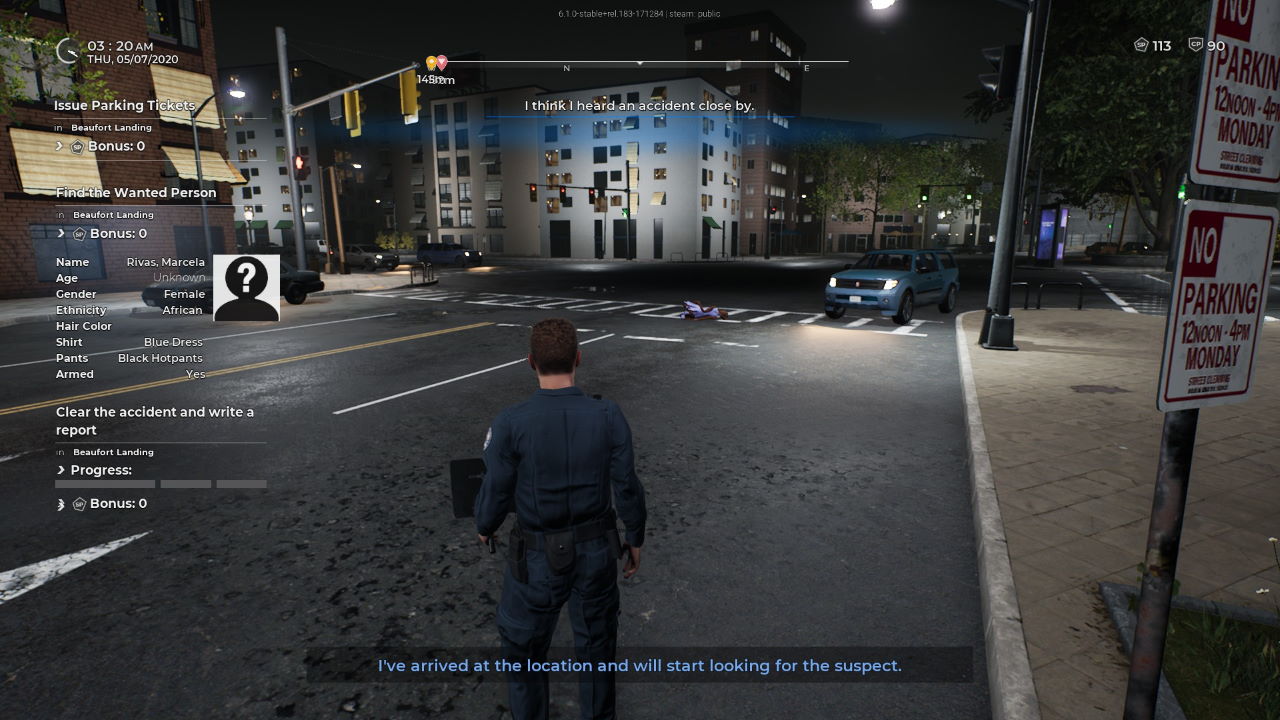Viewport: 1280px width, 720px height.
Task: Select the Issue Parking Tickets objective
Action: pyautogui.click(x=124, y=105)
